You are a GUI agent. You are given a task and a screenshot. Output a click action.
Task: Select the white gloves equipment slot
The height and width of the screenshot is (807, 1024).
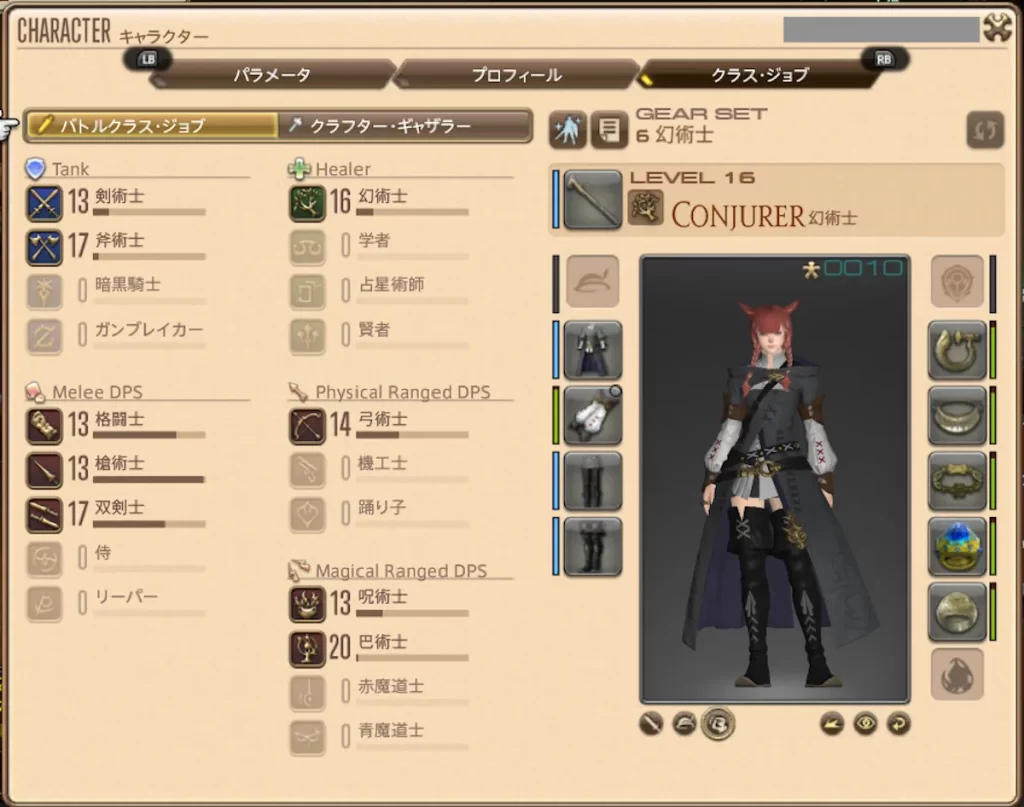pos(592,416)
